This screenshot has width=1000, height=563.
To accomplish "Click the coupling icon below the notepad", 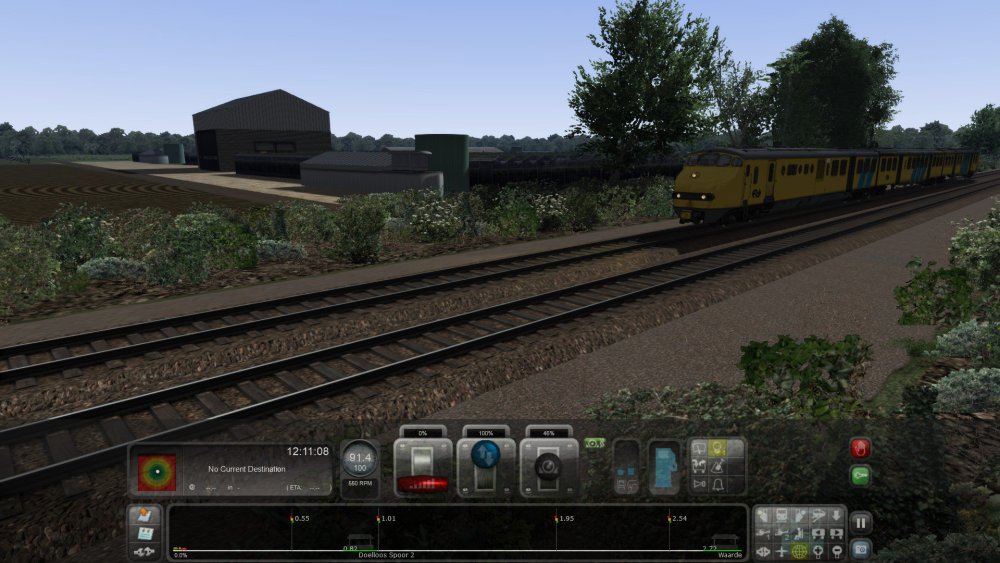I will [143, 551].
